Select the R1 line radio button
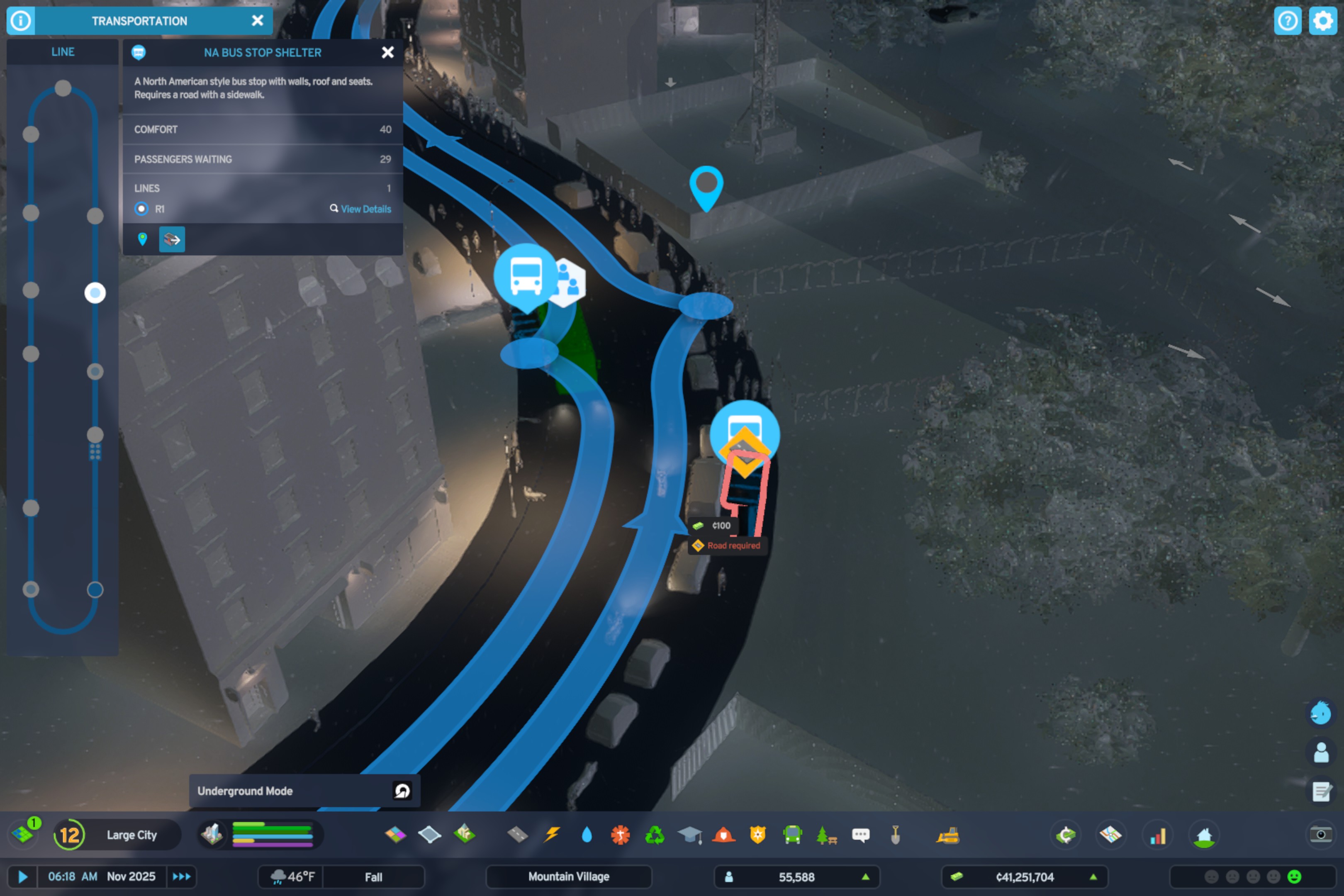 [141, 209]
